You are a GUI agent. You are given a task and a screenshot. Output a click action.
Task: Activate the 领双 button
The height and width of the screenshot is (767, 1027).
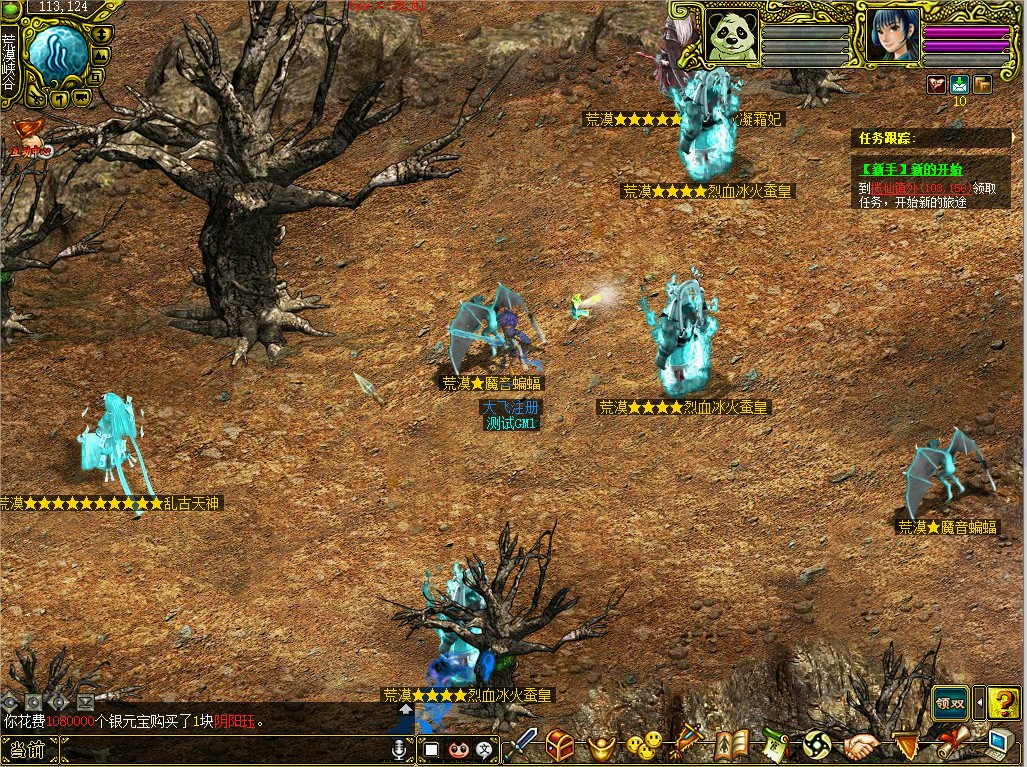950,703
